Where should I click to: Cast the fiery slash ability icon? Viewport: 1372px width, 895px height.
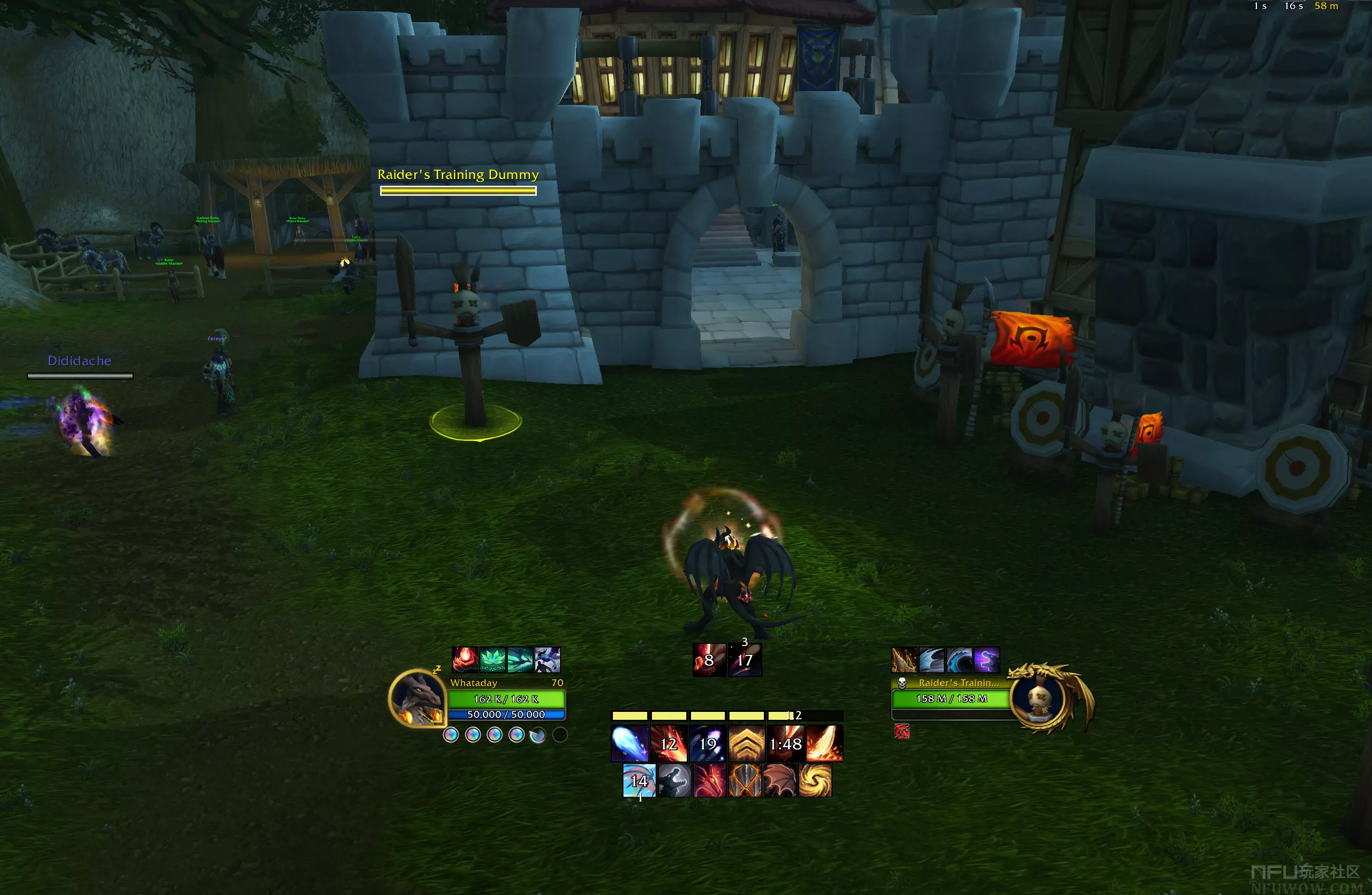pyautogui.click(x=825, y=744)
